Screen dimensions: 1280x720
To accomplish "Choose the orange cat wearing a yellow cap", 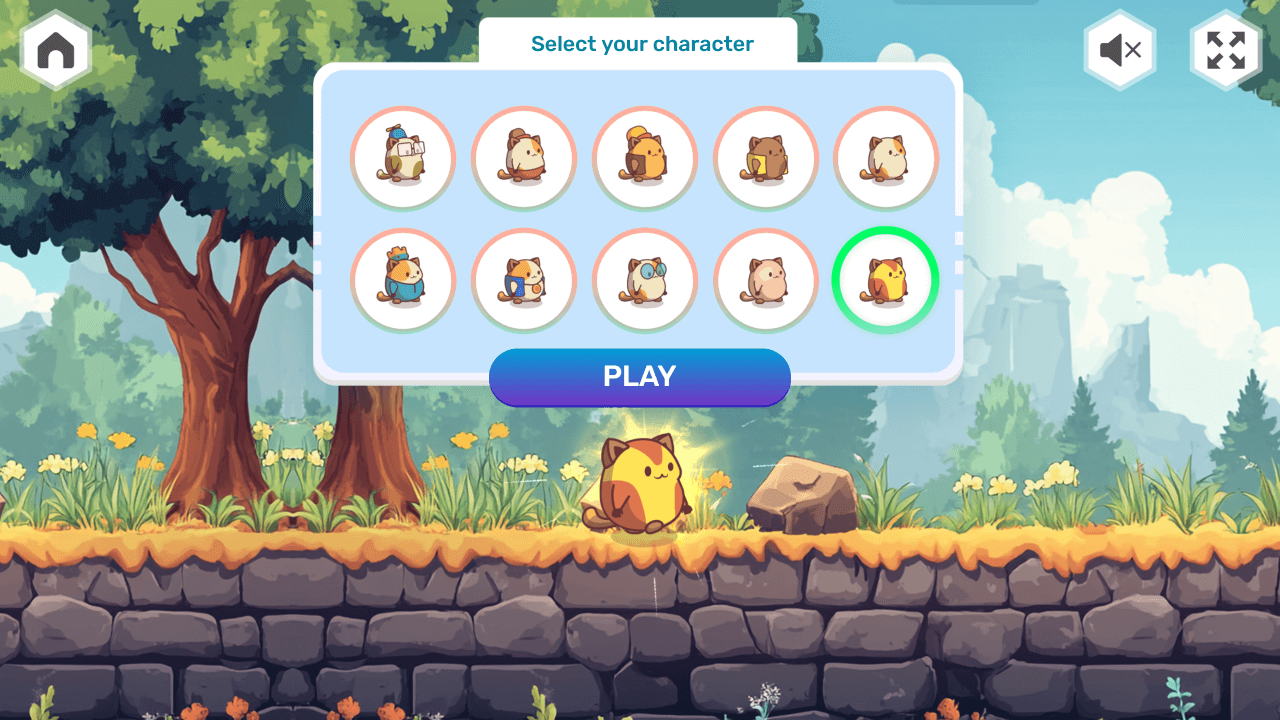I will coord(644,158).
